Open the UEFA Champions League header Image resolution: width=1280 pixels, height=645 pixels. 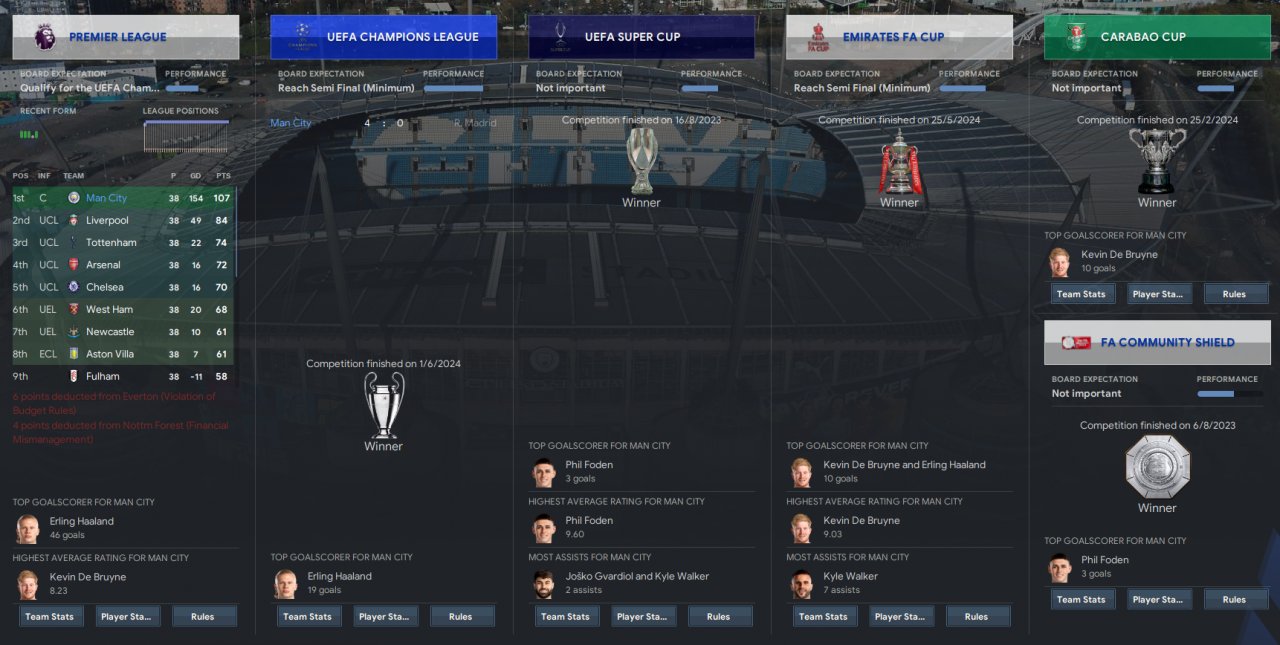(383, 37)
